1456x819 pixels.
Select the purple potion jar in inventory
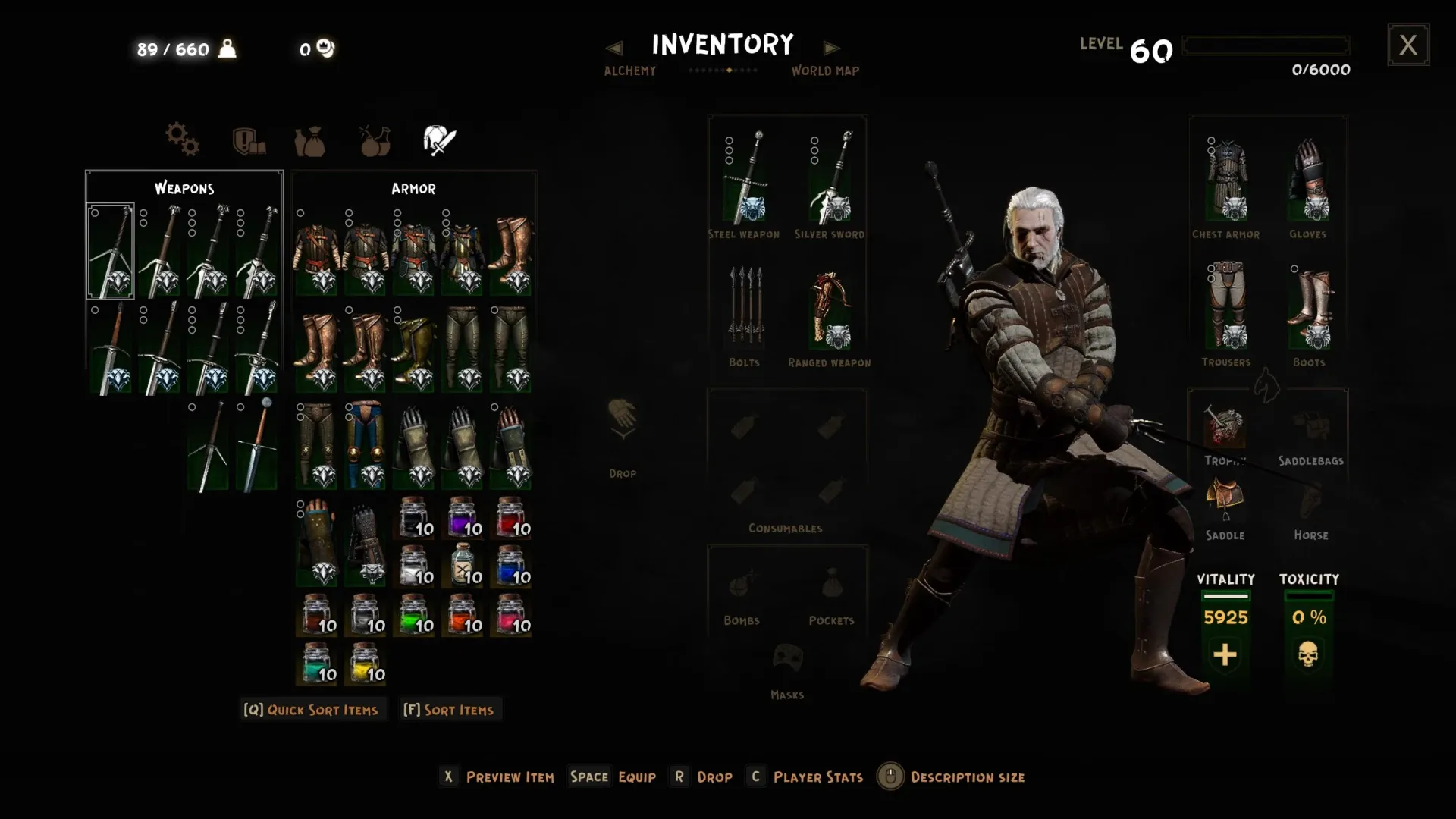click(463, 518)
